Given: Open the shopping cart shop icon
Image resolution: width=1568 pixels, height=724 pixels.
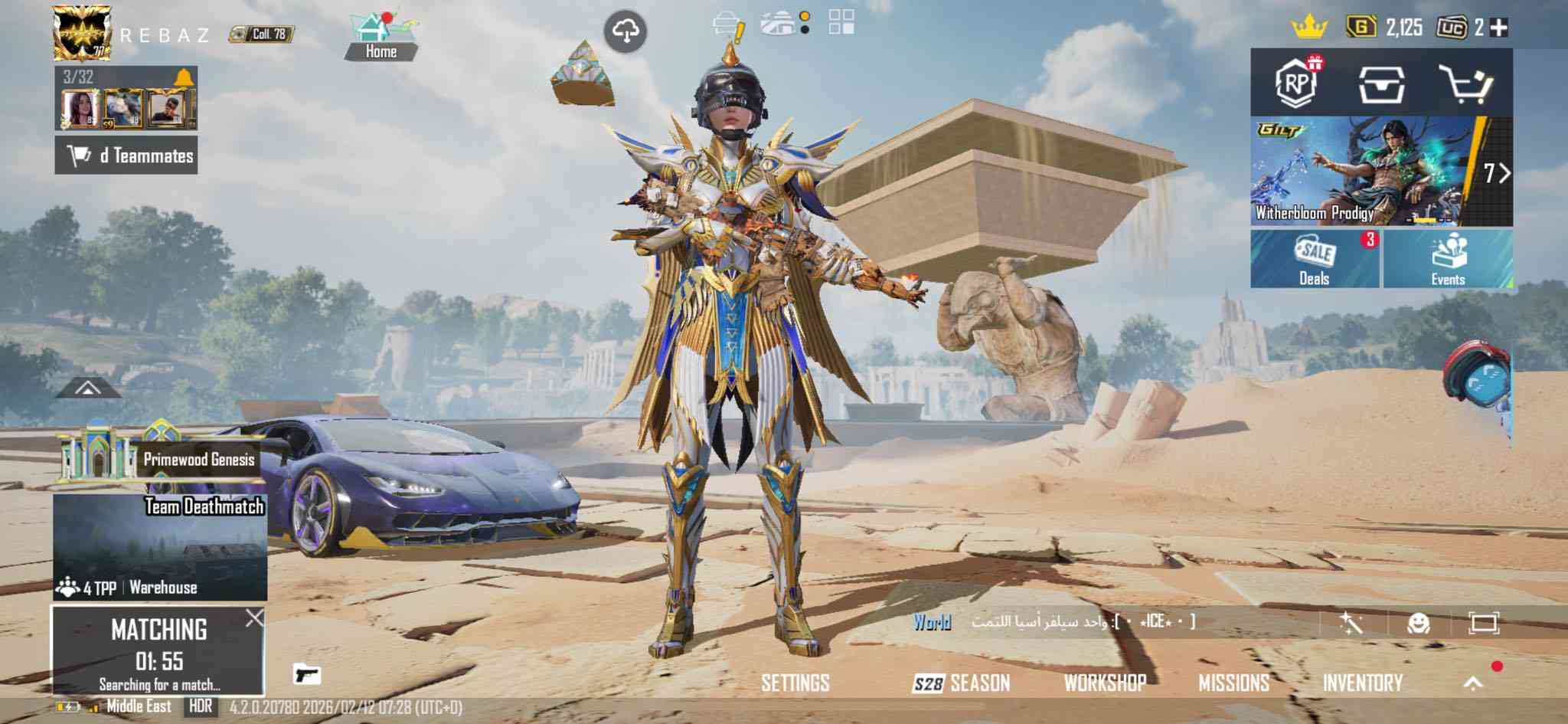Looking at the screenshot, I should 1465,83.
